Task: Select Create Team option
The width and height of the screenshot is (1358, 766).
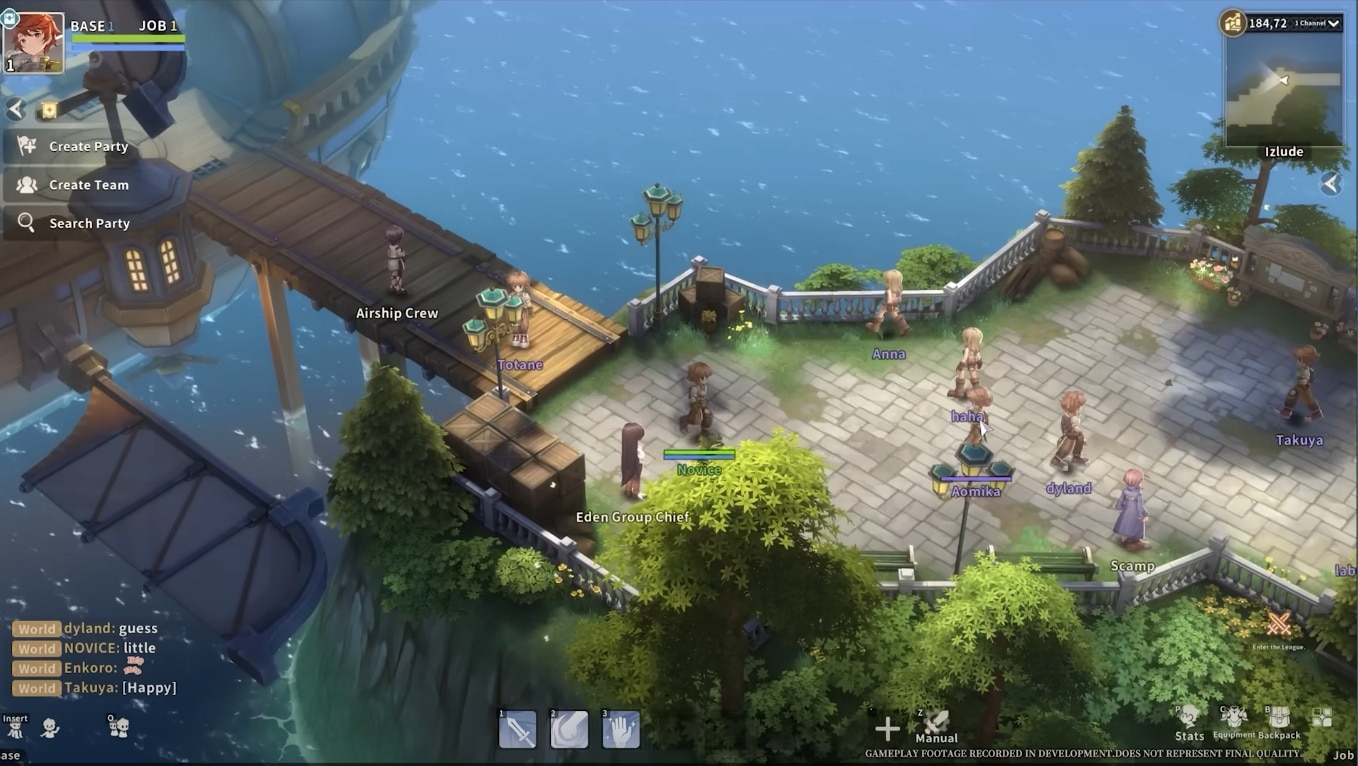Action: [88, 185]
